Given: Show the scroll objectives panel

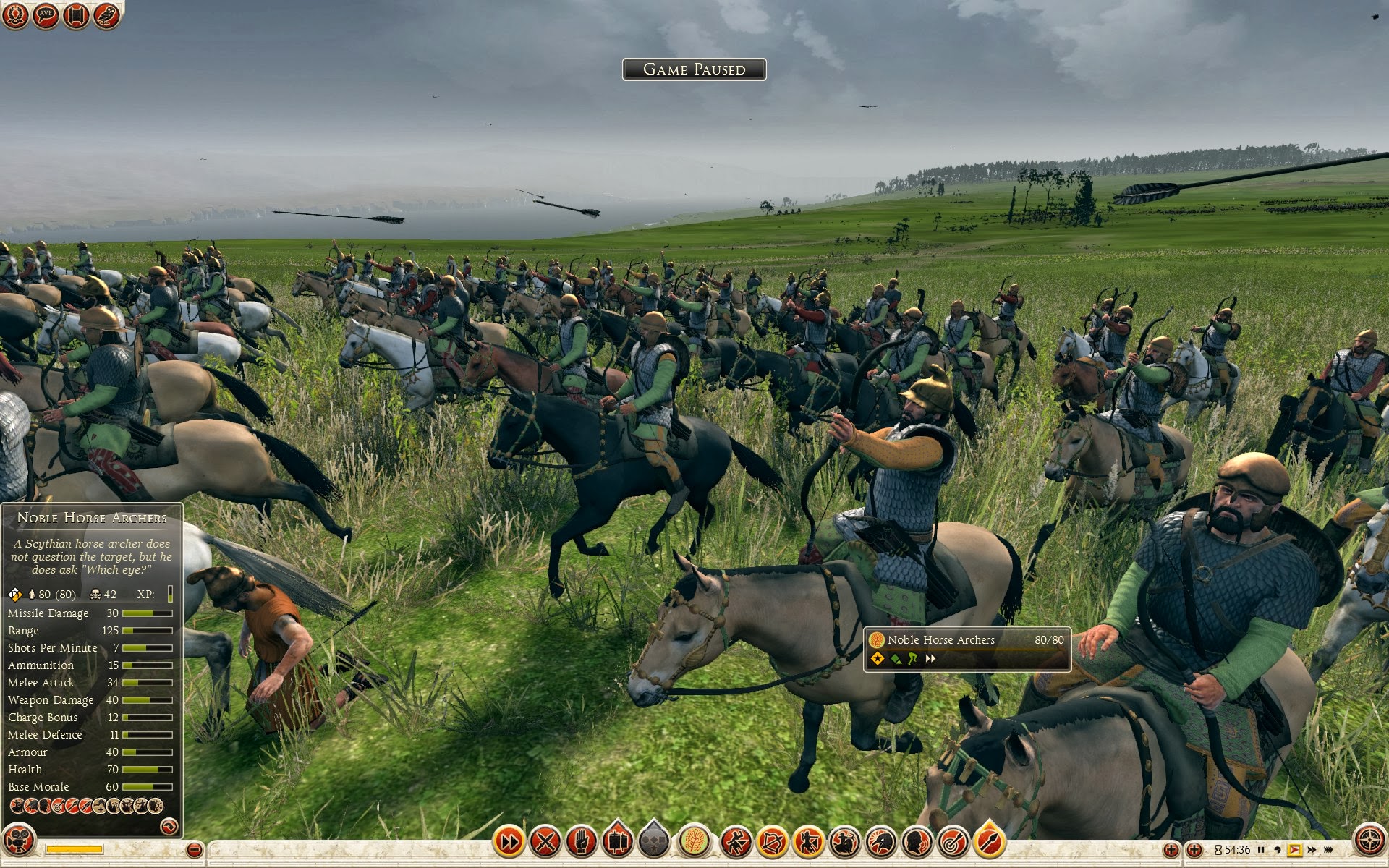Looking at the screenshot, I should point(76,15).
